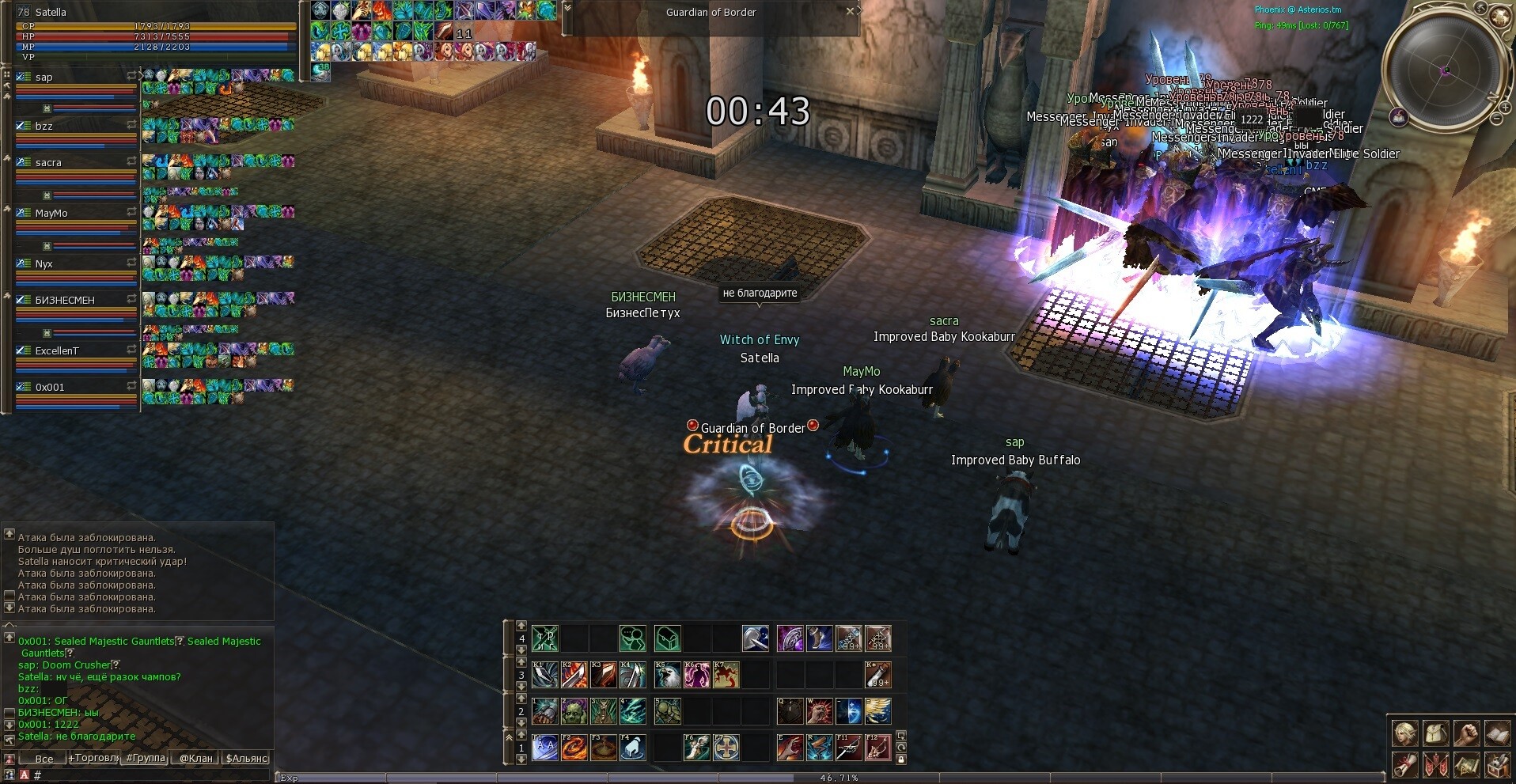Switch chat to the Все tab
Screen dimensions: 1516x784
(x=44, y=759)
